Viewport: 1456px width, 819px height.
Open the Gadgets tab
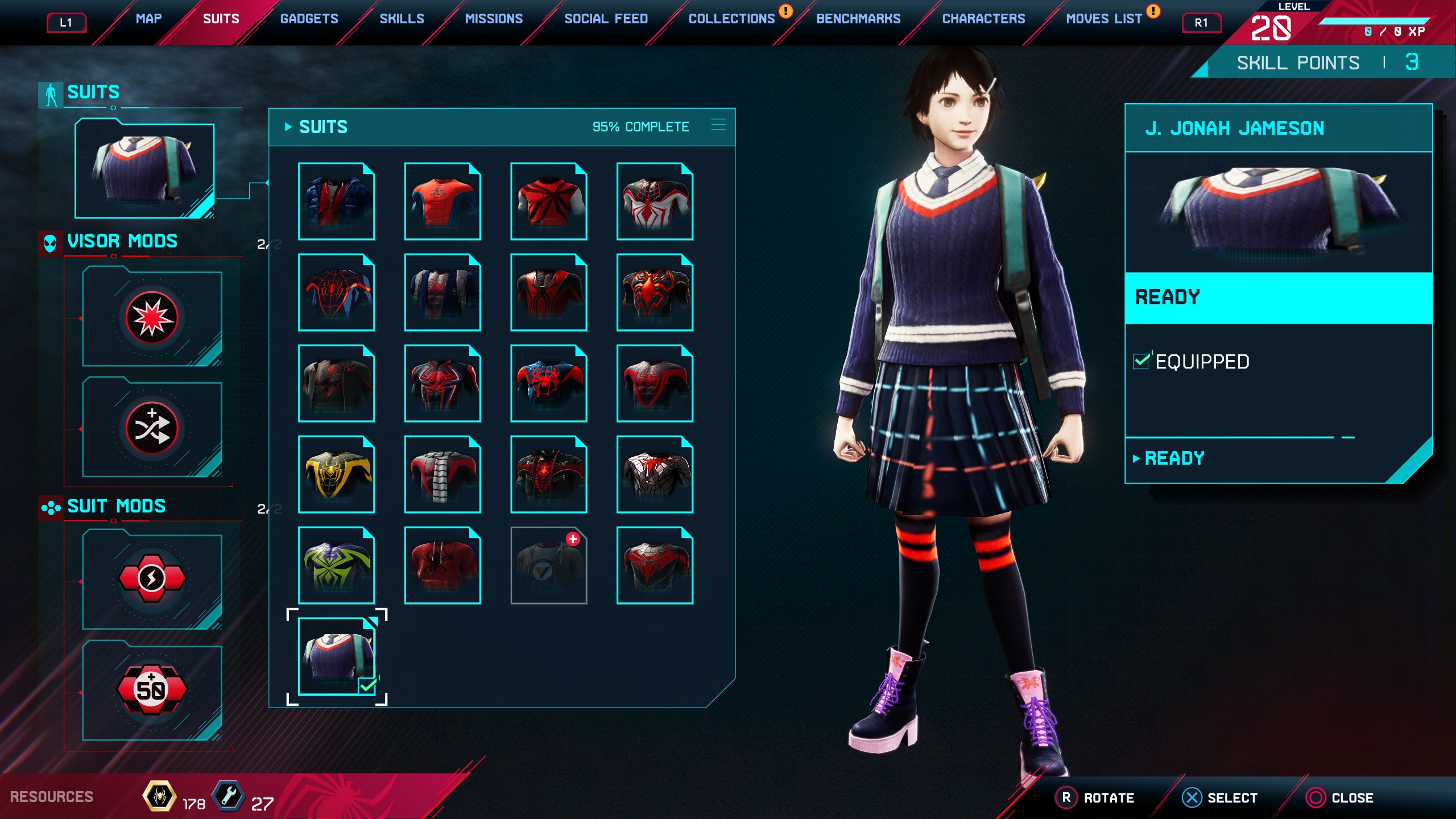tap(309, 19)
